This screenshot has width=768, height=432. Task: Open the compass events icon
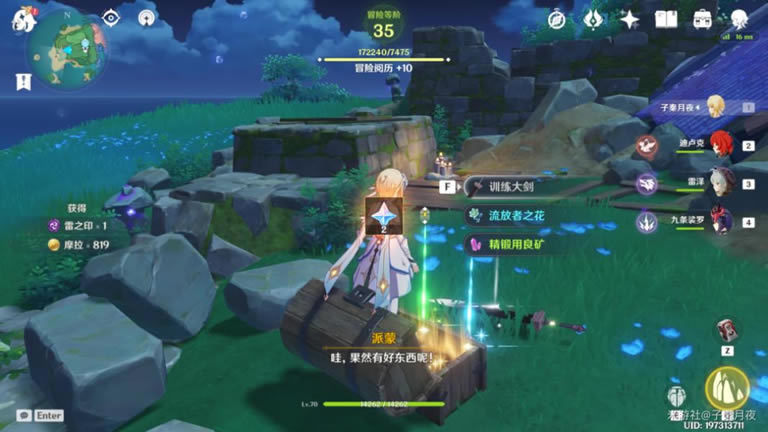557,19
